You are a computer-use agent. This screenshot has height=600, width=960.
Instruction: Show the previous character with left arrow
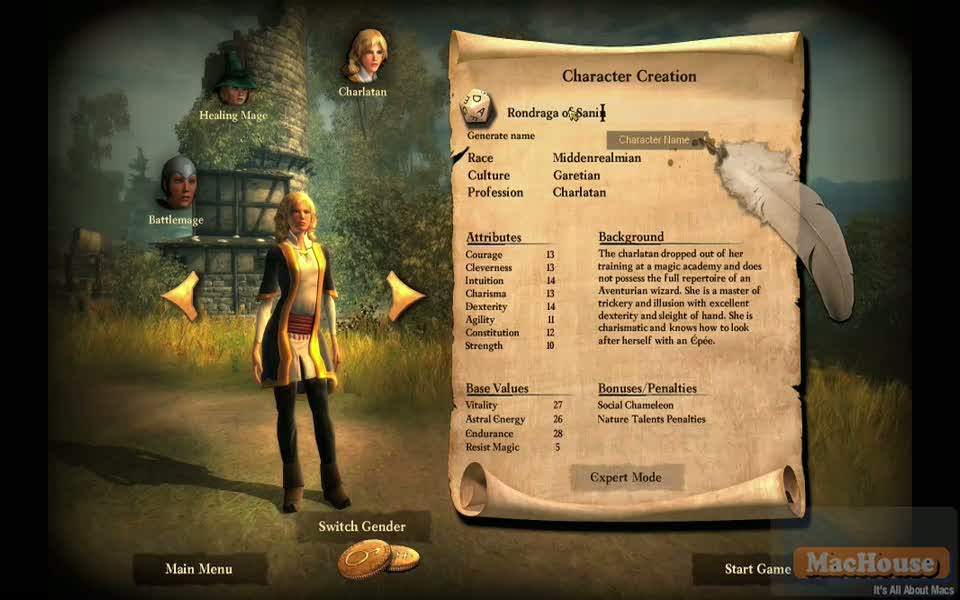click(181, 295)
